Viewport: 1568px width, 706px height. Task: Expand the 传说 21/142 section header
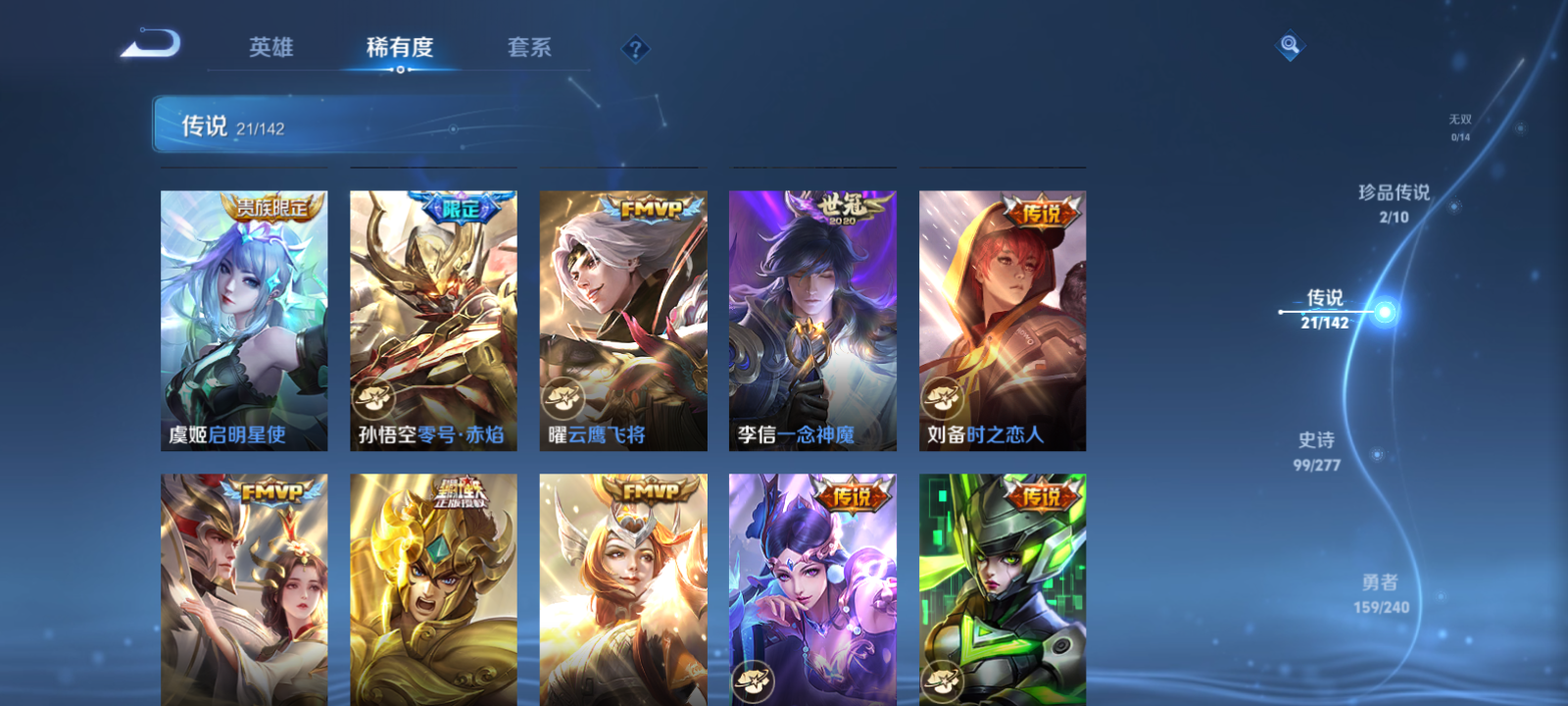pos(235,125)
